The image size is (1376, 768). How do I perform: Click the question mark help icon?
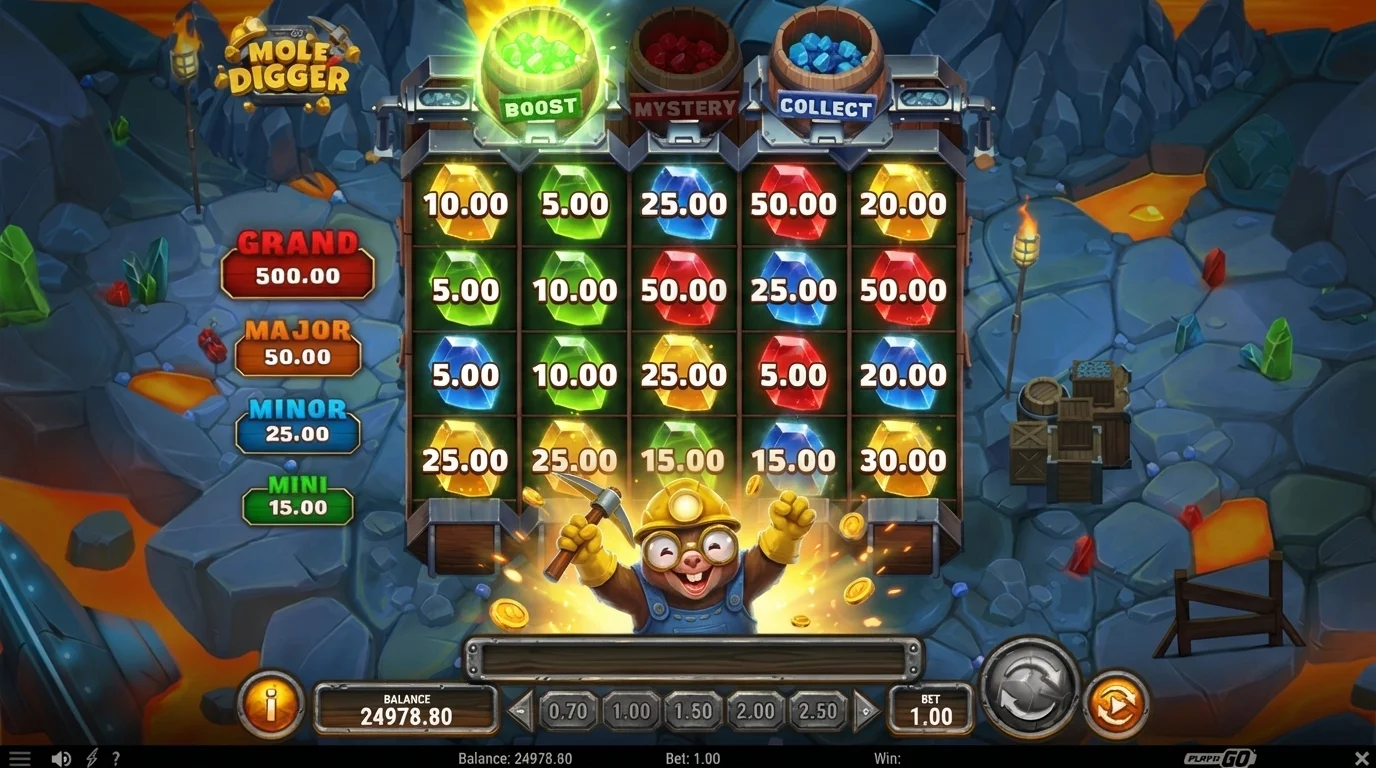pos(116,757)
